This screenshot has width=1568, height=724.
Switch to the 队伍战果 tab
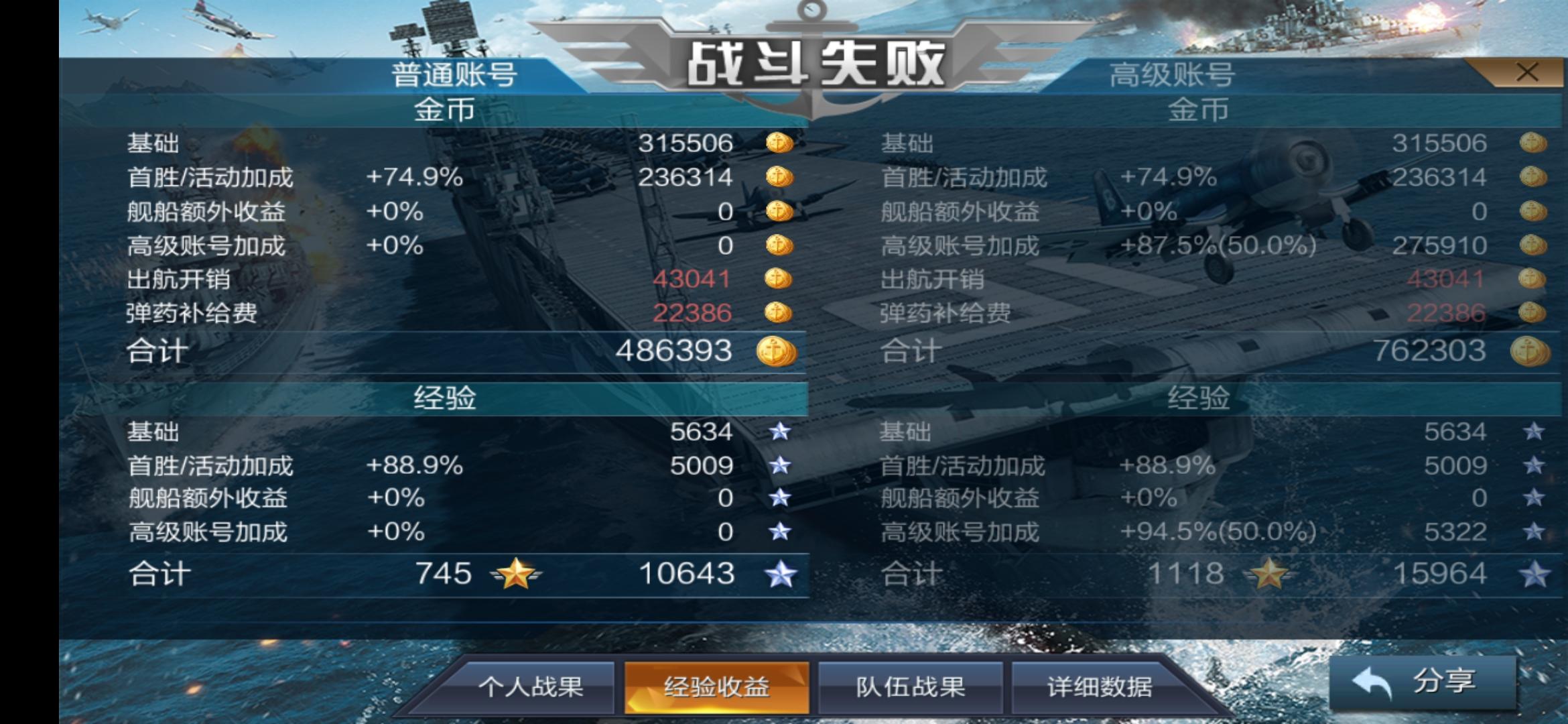point(909,685)
